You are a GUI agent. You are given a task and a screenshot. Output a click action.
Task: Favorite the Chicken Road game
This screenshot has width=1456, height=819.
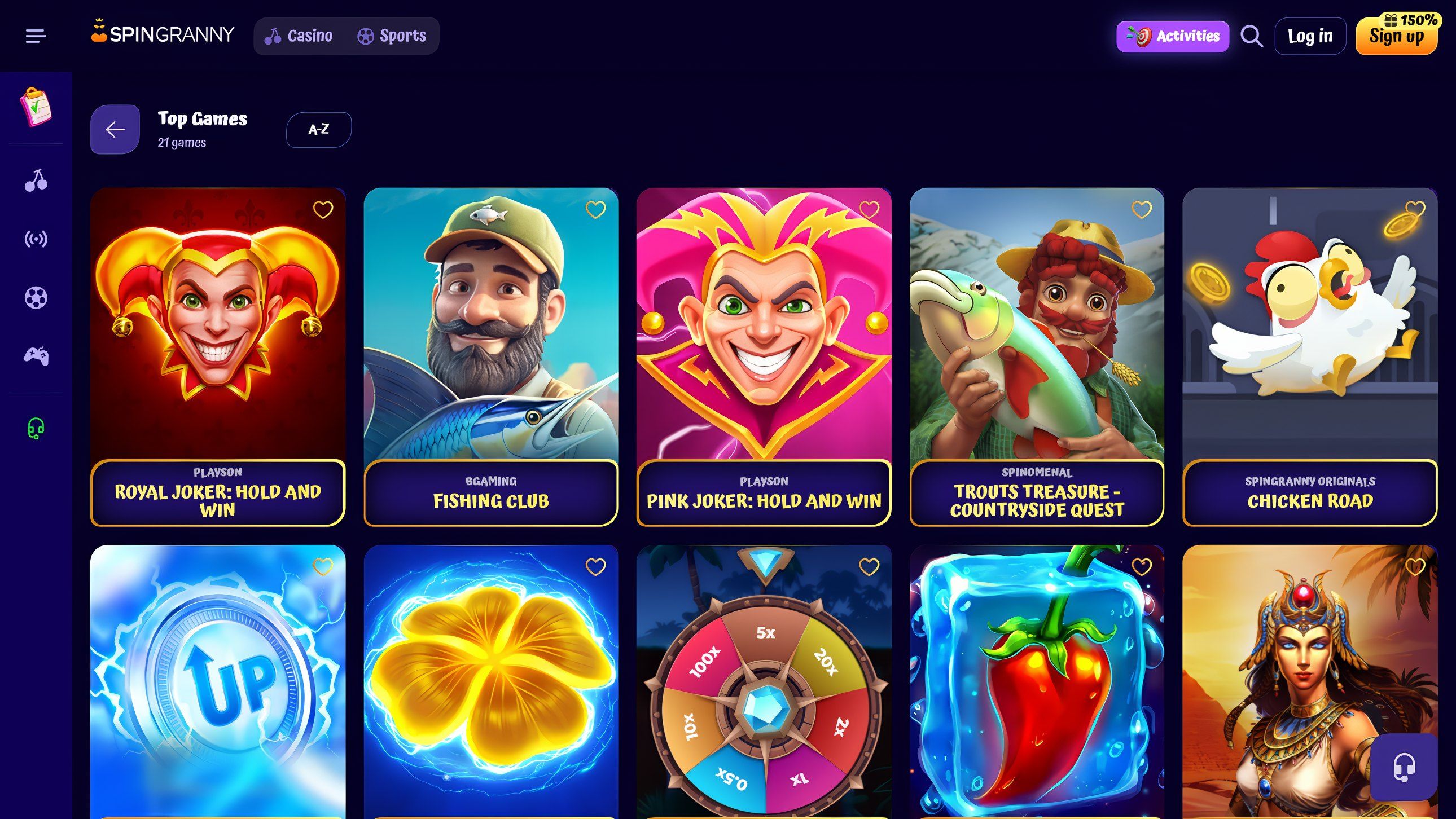click(x=1414, y=210)
